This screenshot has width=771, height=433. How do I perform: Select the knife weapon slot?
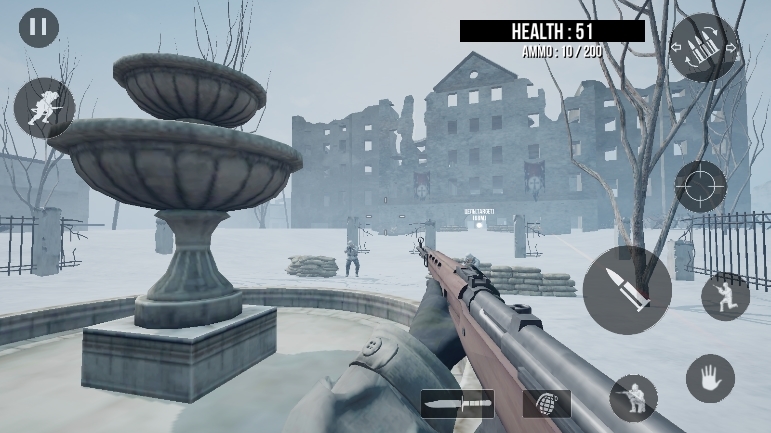[x=457, y=404]
